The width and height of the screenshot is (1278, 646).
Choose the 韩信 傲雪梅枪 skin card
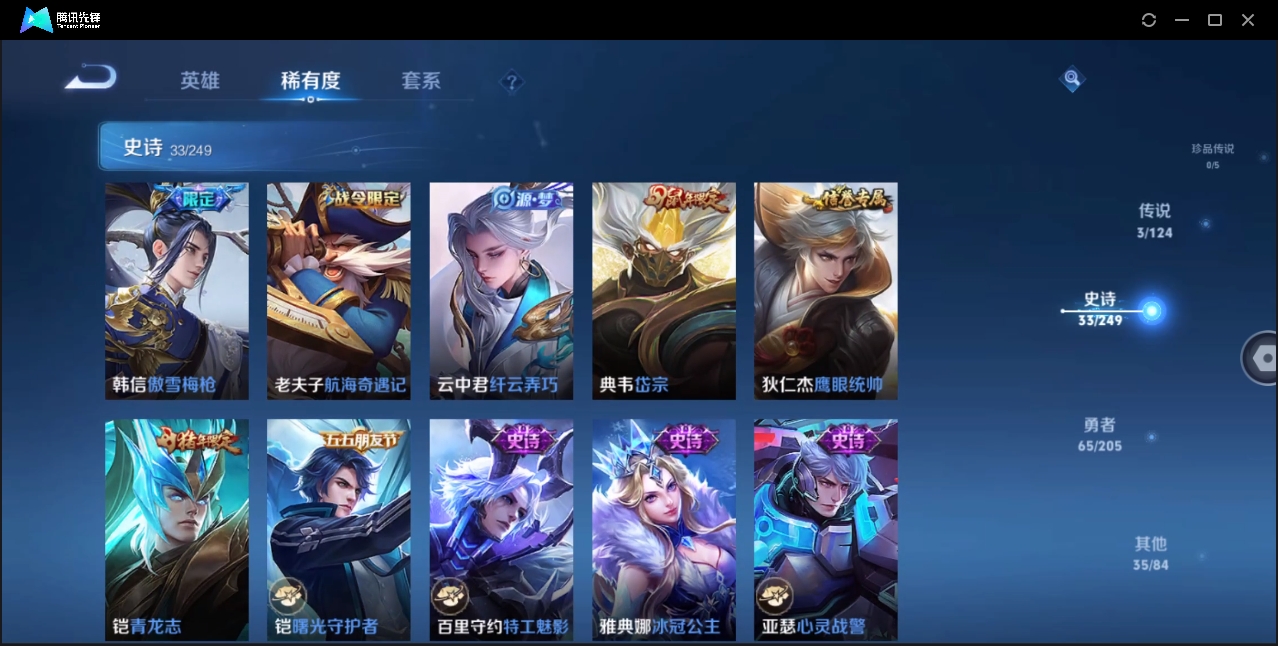point(177,290)
